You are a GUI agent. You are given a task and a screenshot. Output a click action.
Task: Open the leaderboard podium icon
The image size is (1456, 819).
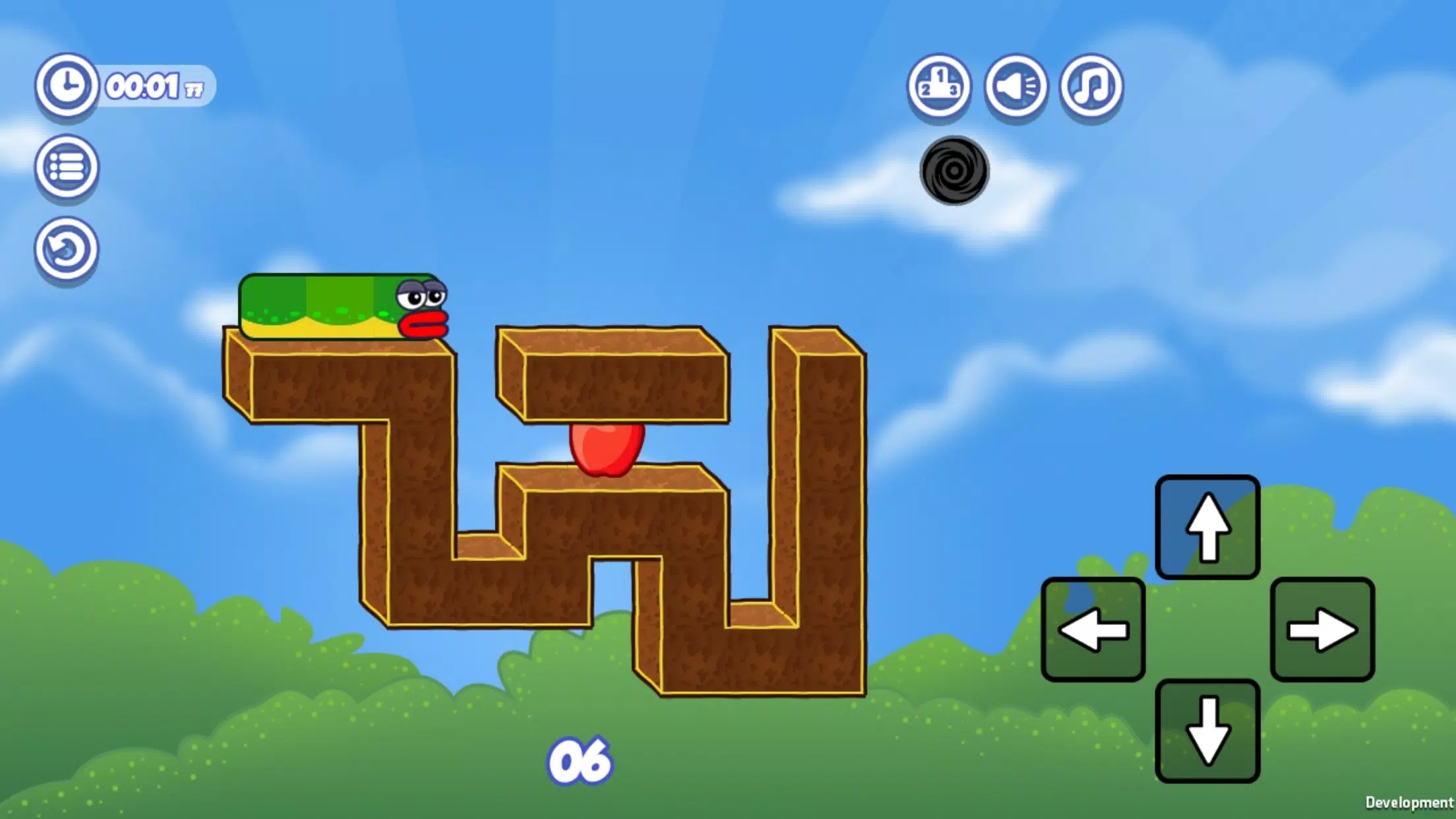pos(939,86)
